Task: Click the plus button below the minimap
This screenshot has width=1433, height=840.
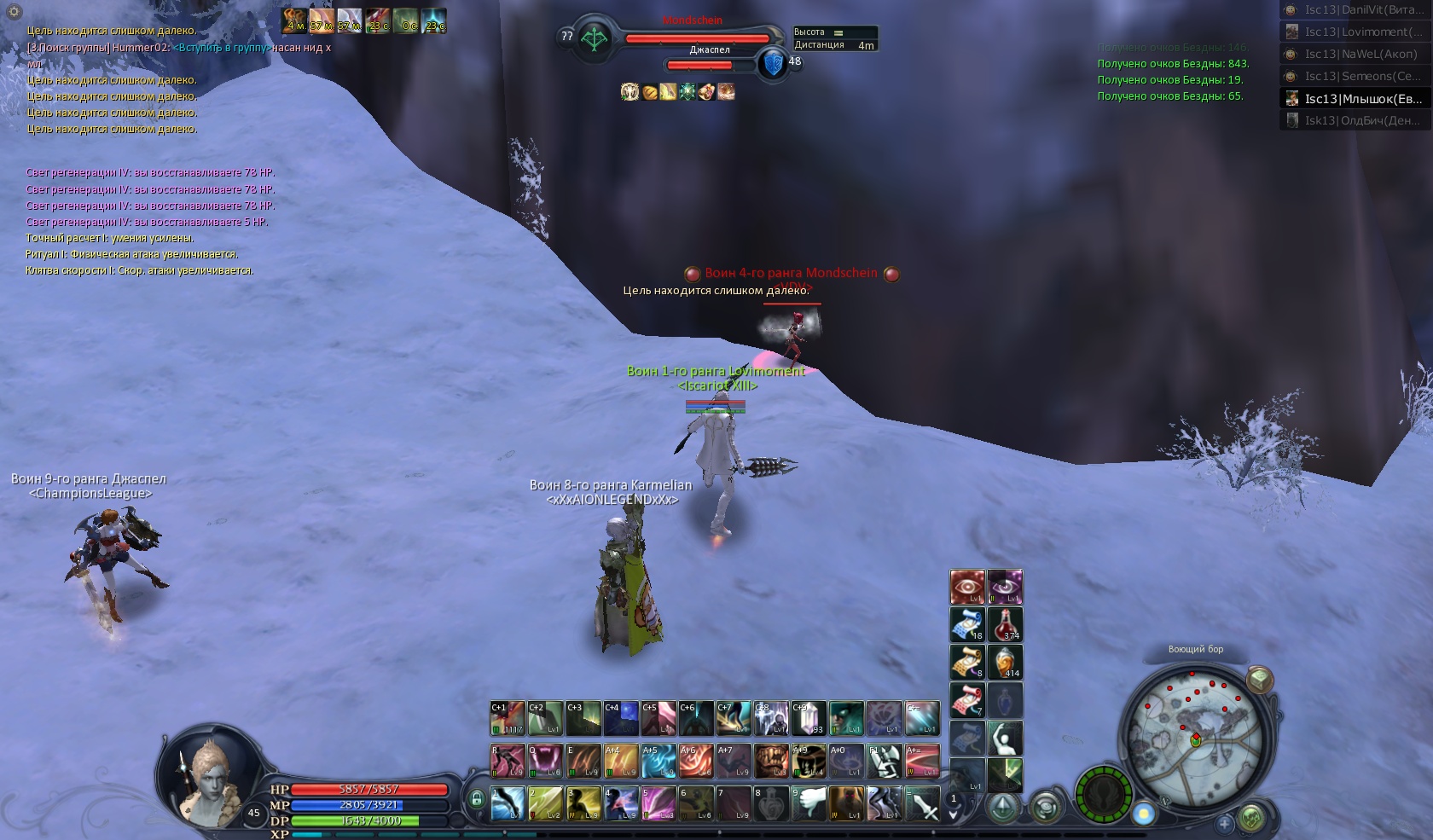Action: [x=1225, y=824]
